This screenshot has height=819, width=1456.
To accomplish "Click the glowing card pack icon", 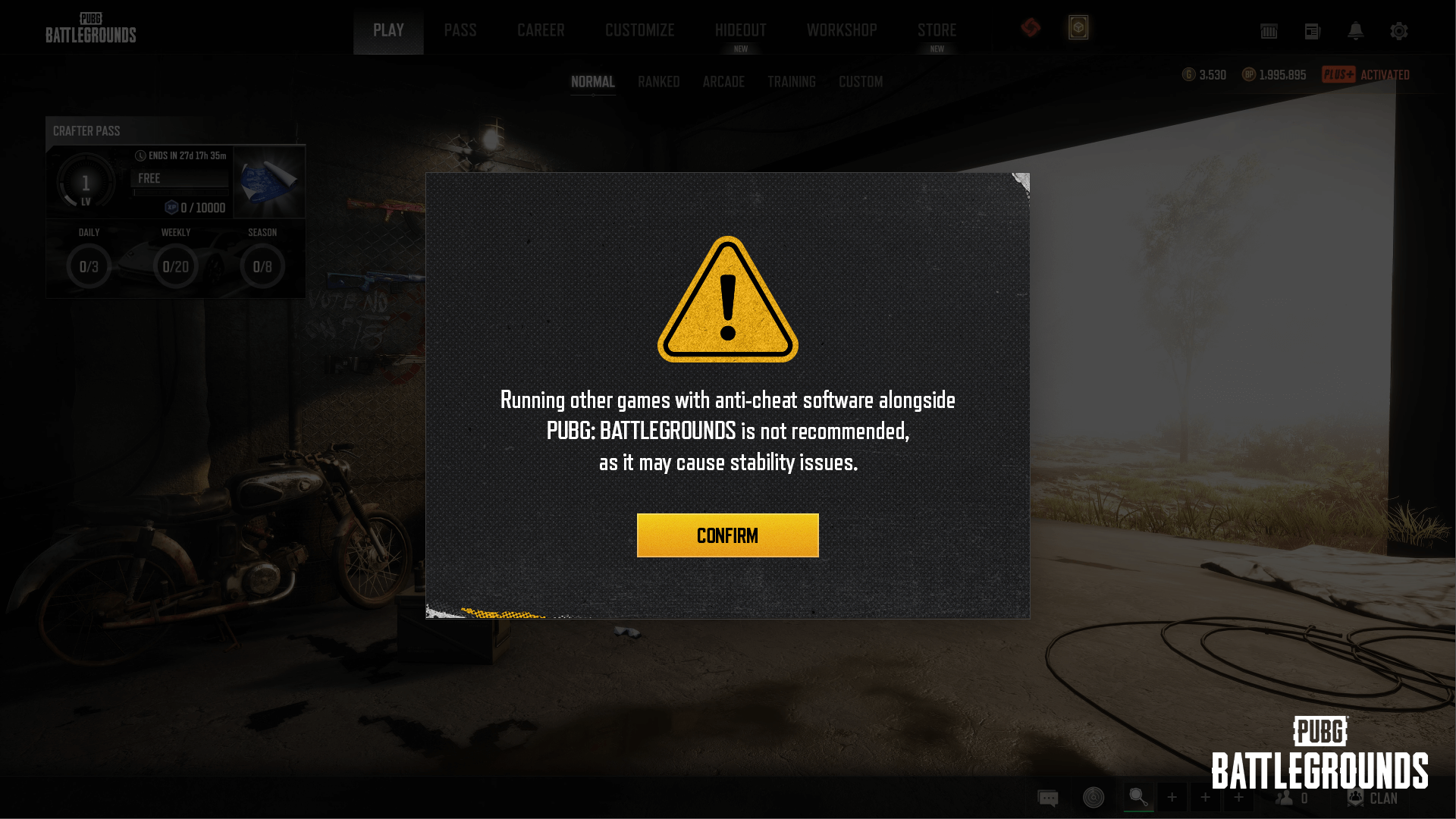I will click(x=1078, y=27).
